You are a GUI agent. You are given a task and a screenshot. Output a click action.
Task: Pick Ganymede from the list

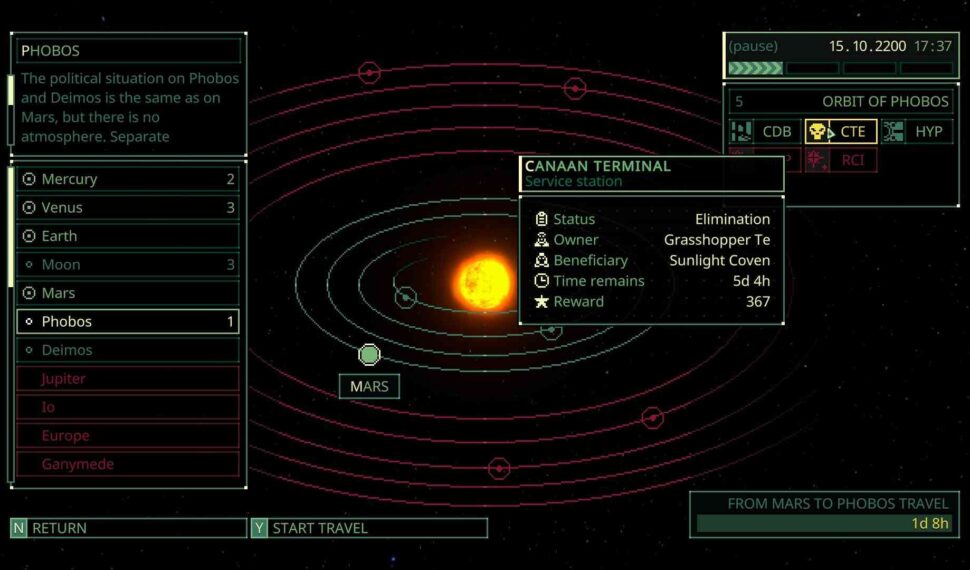pyautogui.click(x=128, y=464)
